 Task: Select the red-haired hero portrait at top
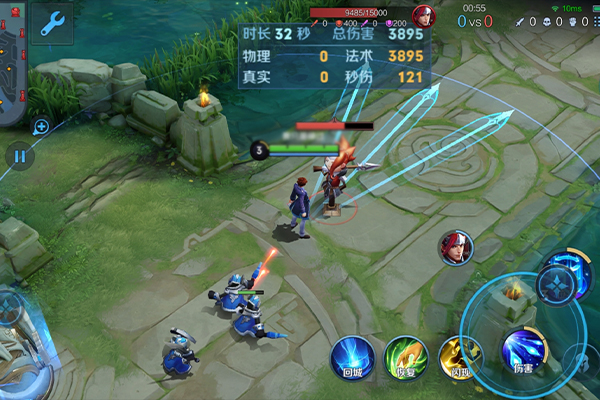pyautogui.click(x=425, y=17)
